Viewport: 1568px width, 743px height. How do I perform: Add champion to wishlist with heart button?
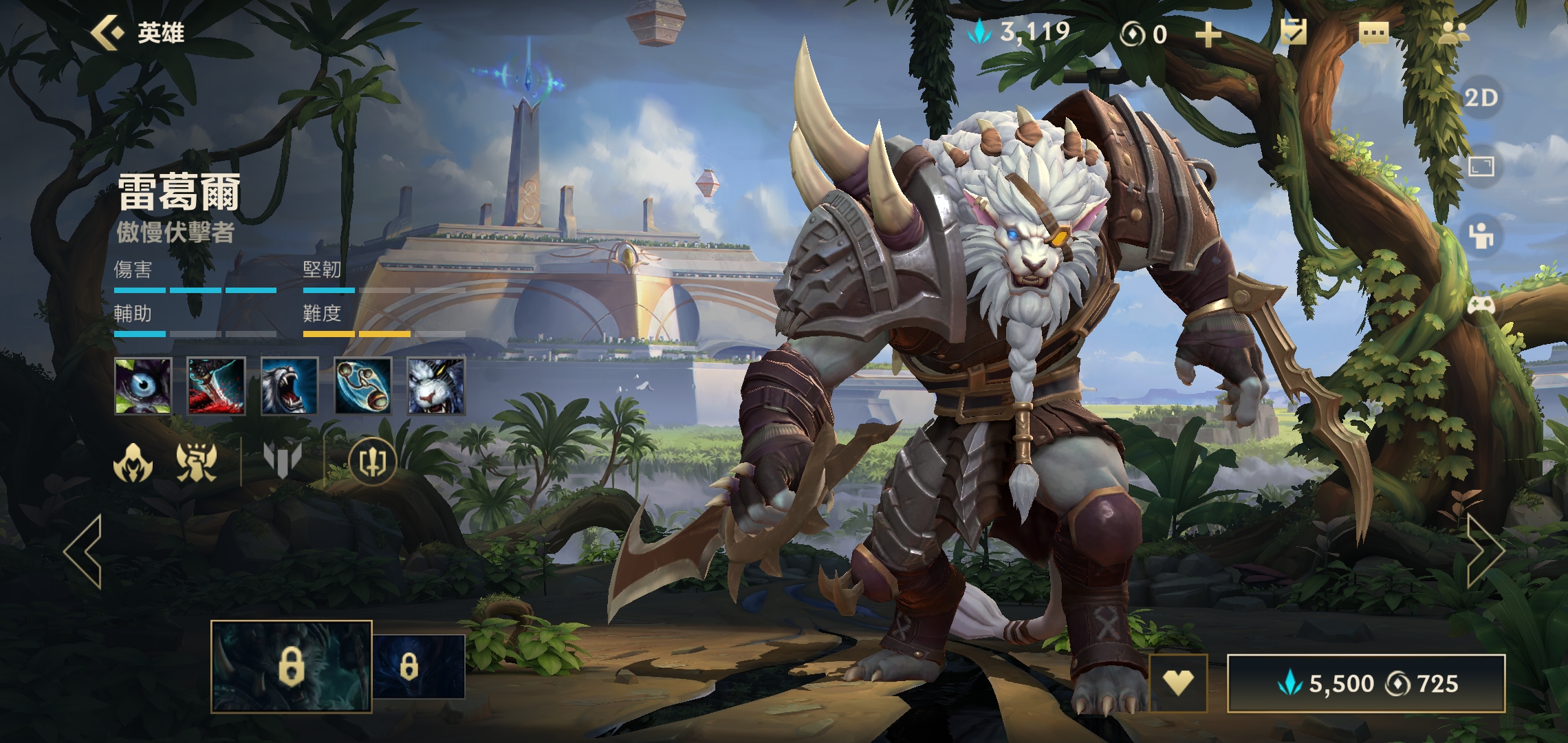click(x=1178, y=682)
